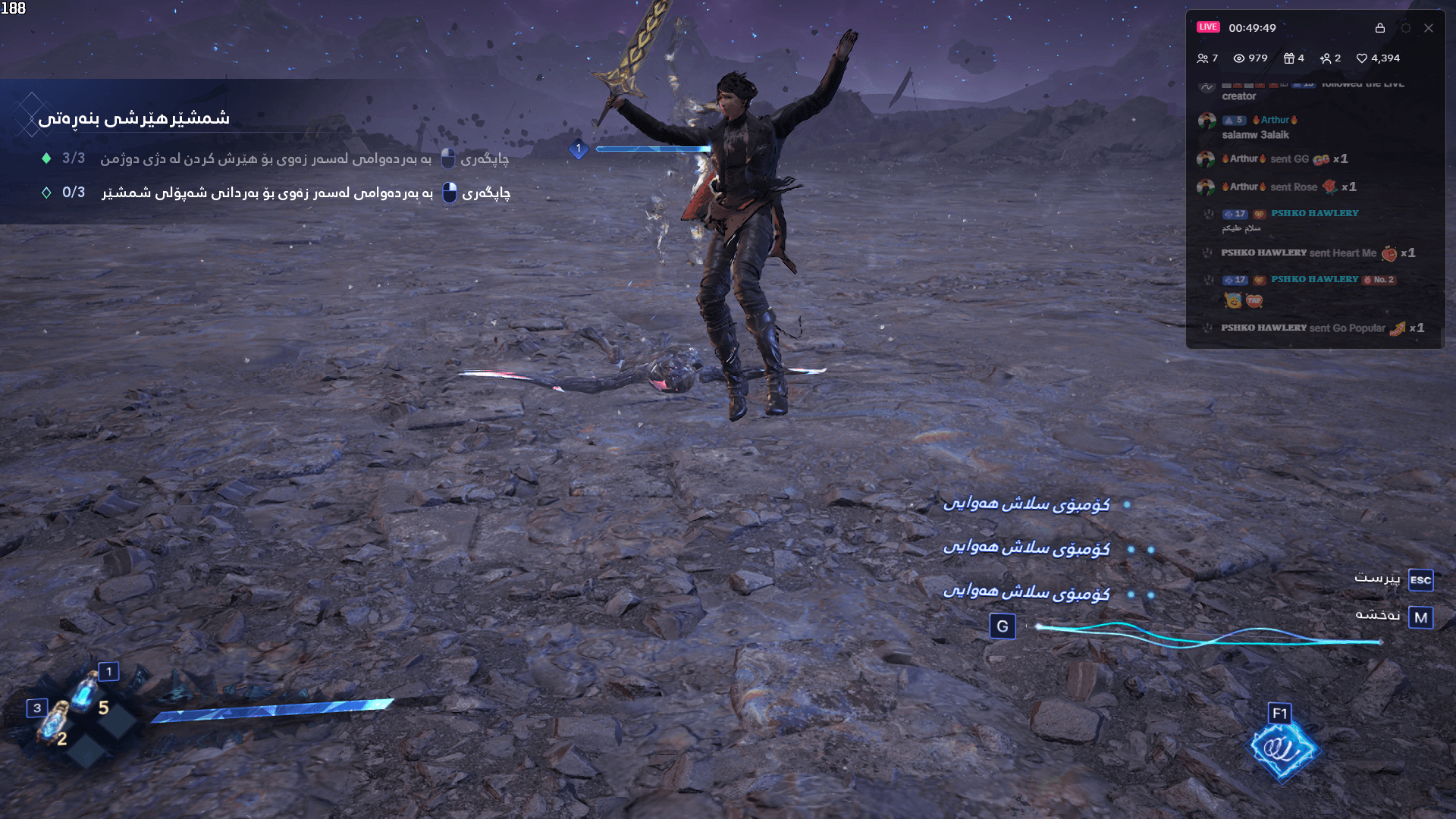The height and width of the screenshot is (819, 1456).
Task: Click the gift icon showing 4
Action: [x=1291, y=58]
